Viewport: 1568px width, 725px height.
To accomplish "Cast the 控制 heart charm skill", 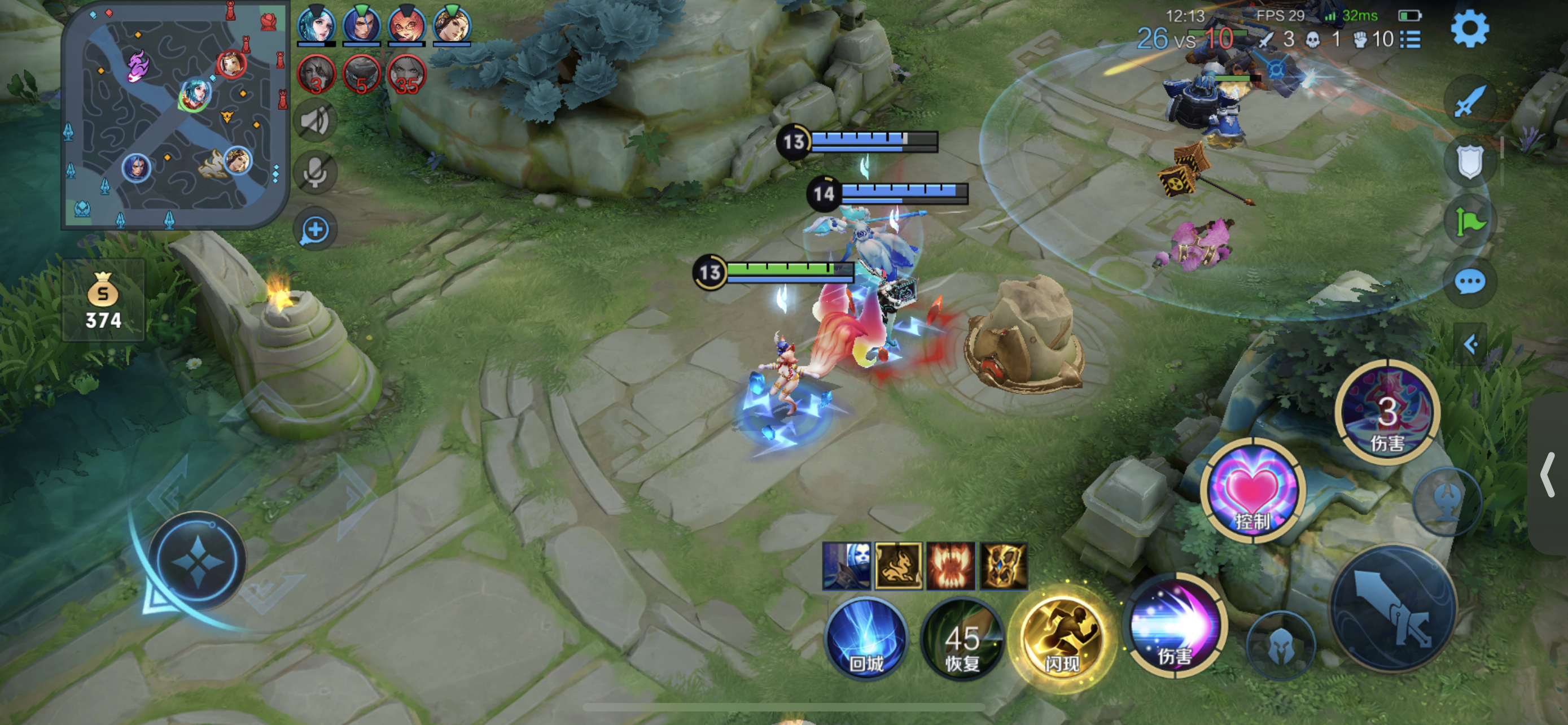I will [1252, 490].
